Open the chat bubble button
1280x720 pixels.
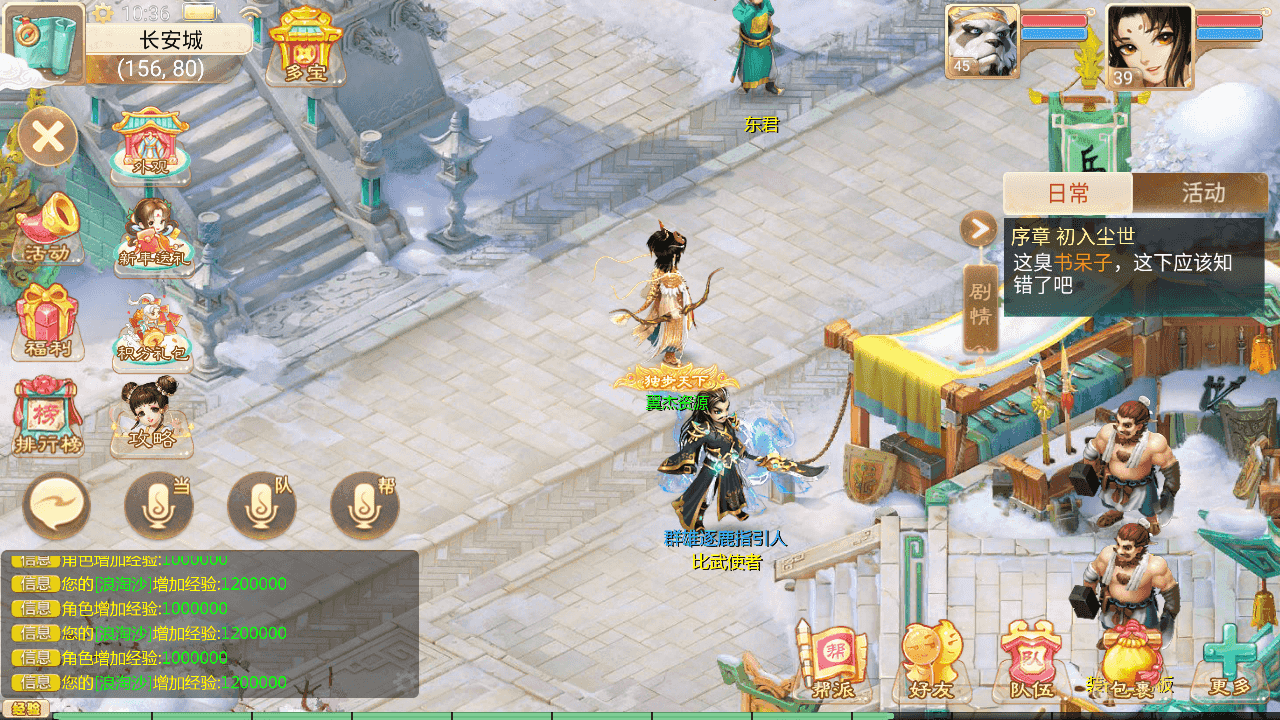(57, 506)
